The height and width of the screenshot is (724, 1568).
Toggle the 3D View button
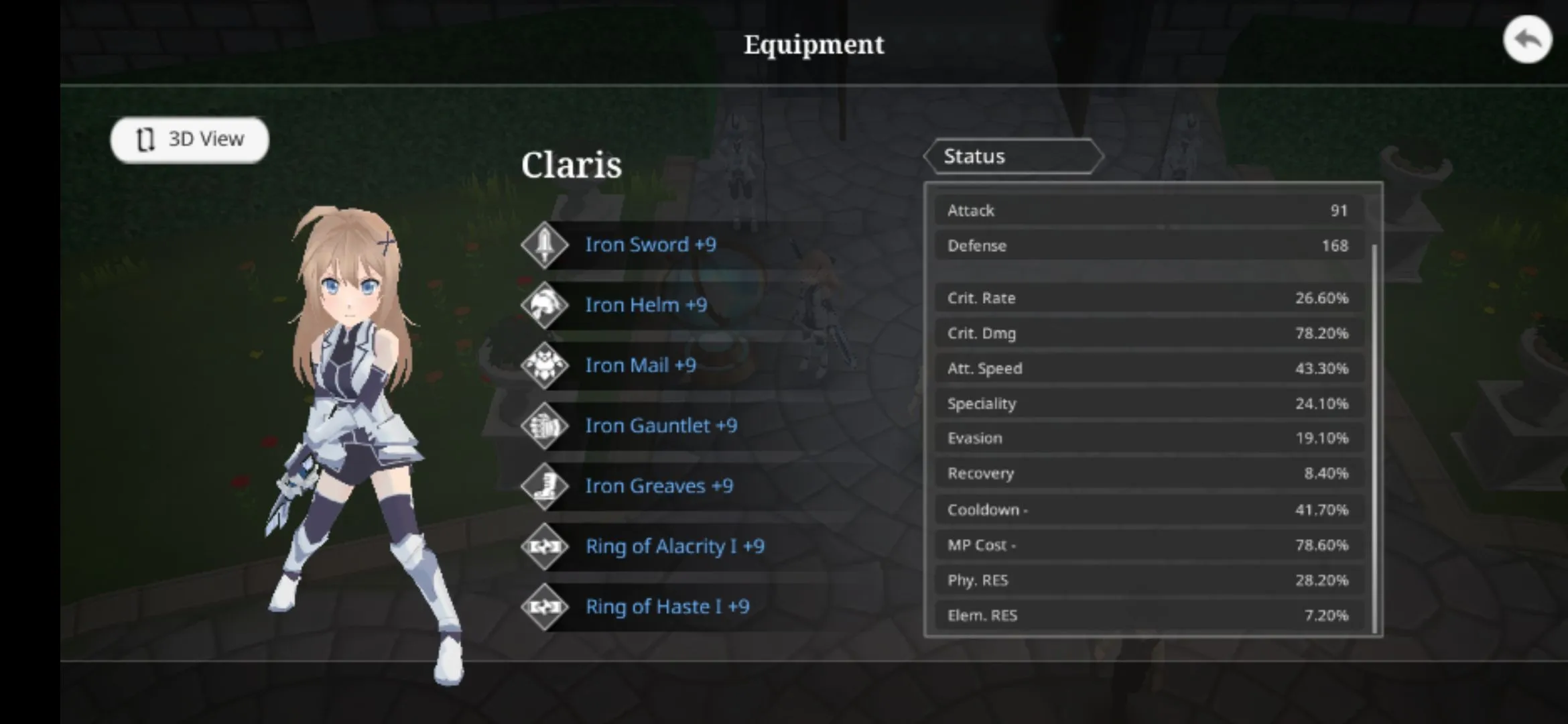[190, 139]
